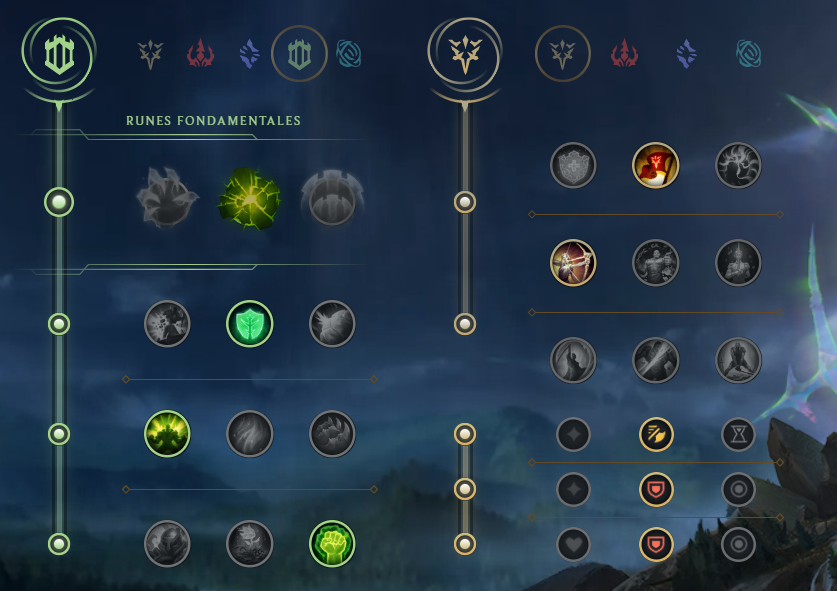Choose the Second Wind rune
837x591 pixels.
(250, 434)
